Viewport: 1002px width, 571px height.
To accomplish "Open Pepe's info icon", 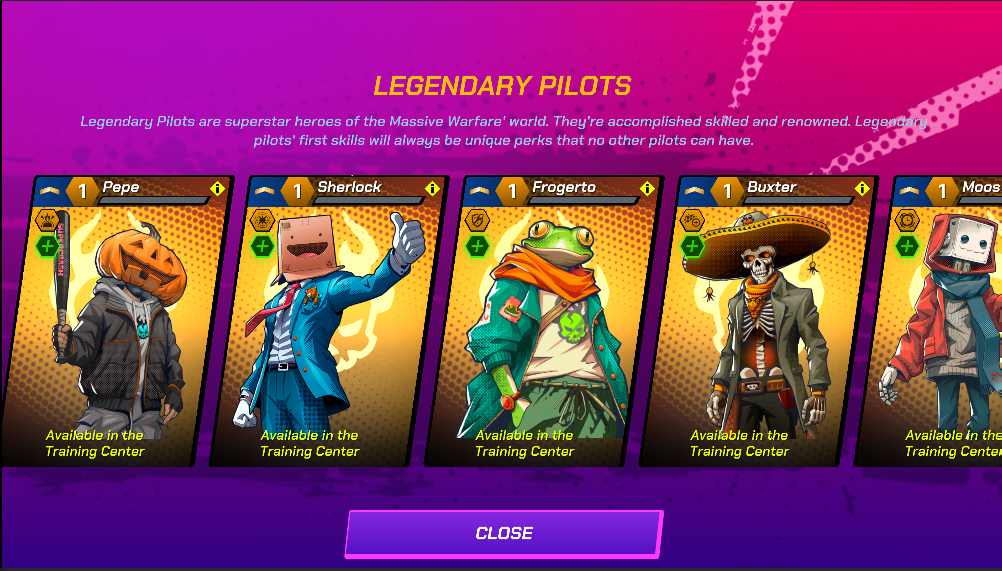I will pos(218,188).
